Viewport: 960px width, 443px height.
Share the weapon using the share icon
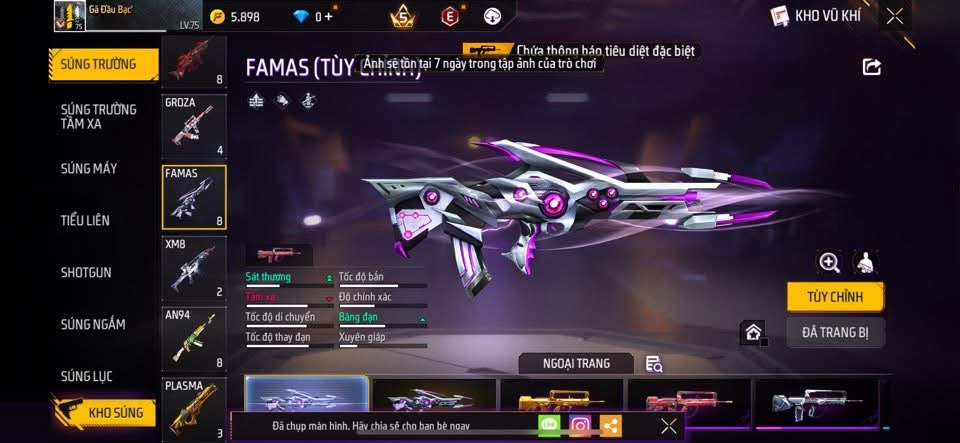point(872,67)
